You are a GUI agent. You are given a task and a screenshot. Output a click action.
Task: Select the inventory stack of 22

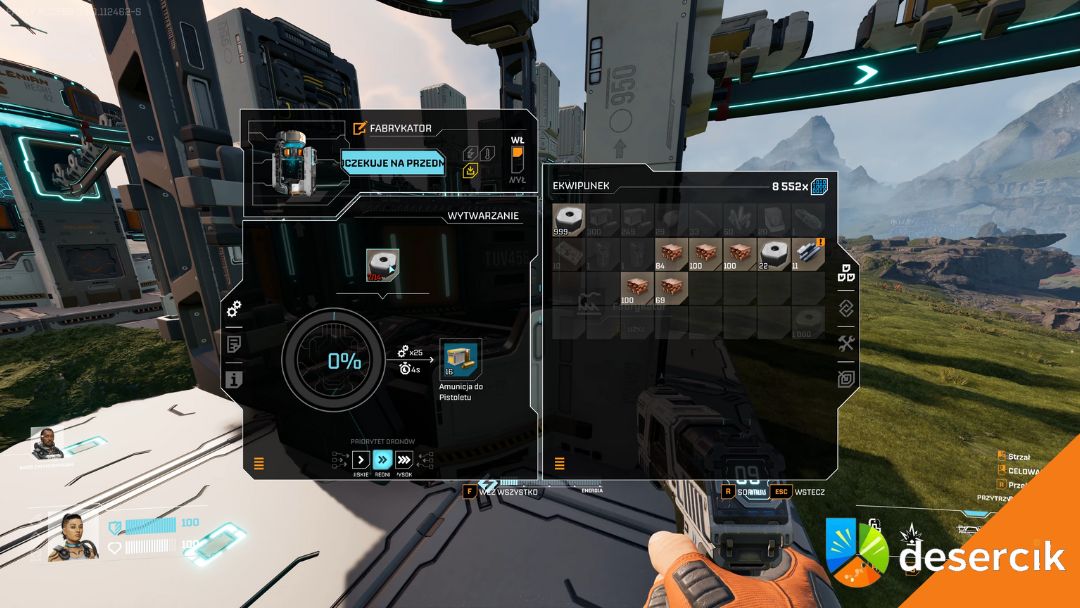(773, 254)
